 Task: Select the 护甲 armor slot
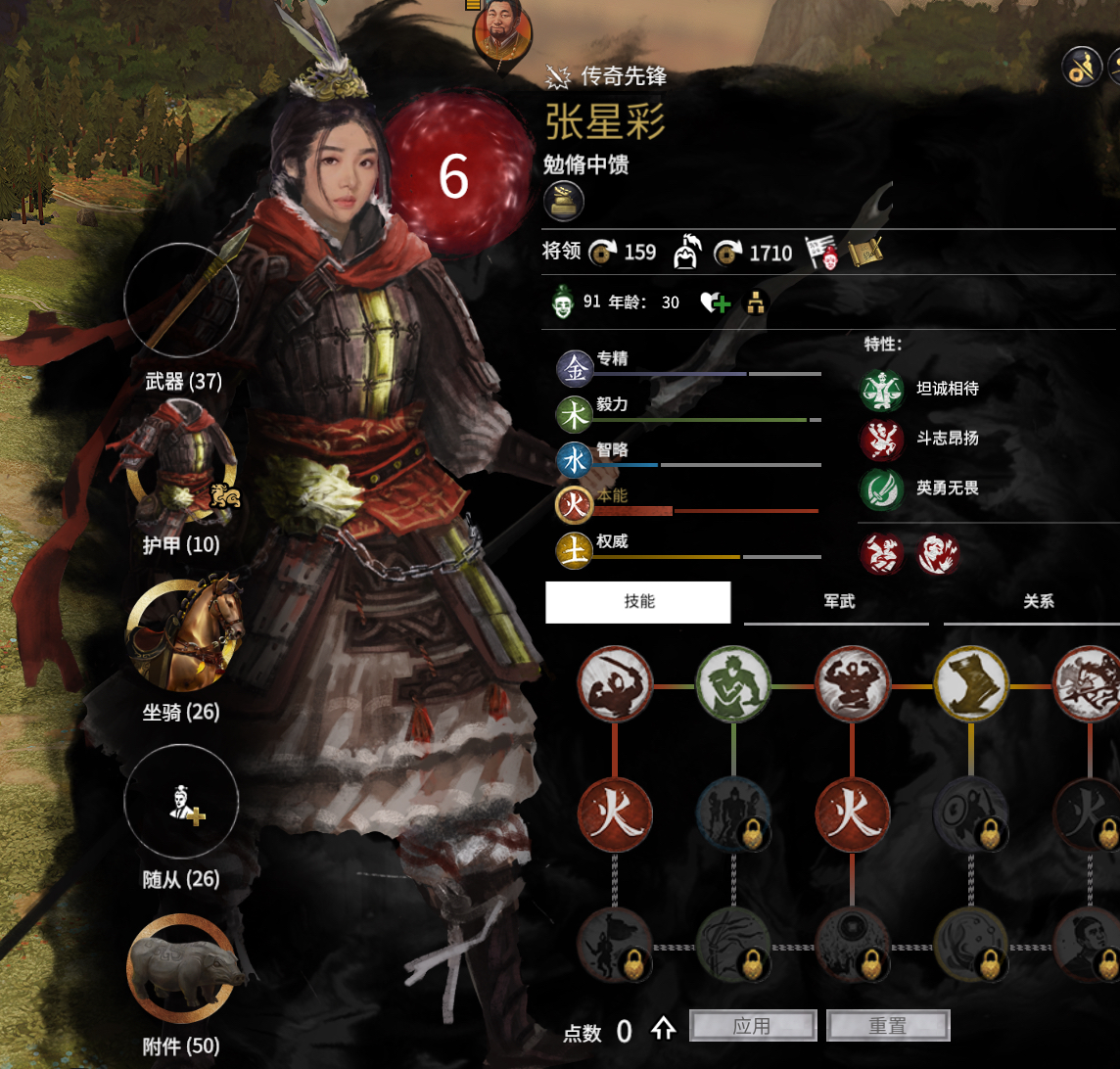[182, 468]
